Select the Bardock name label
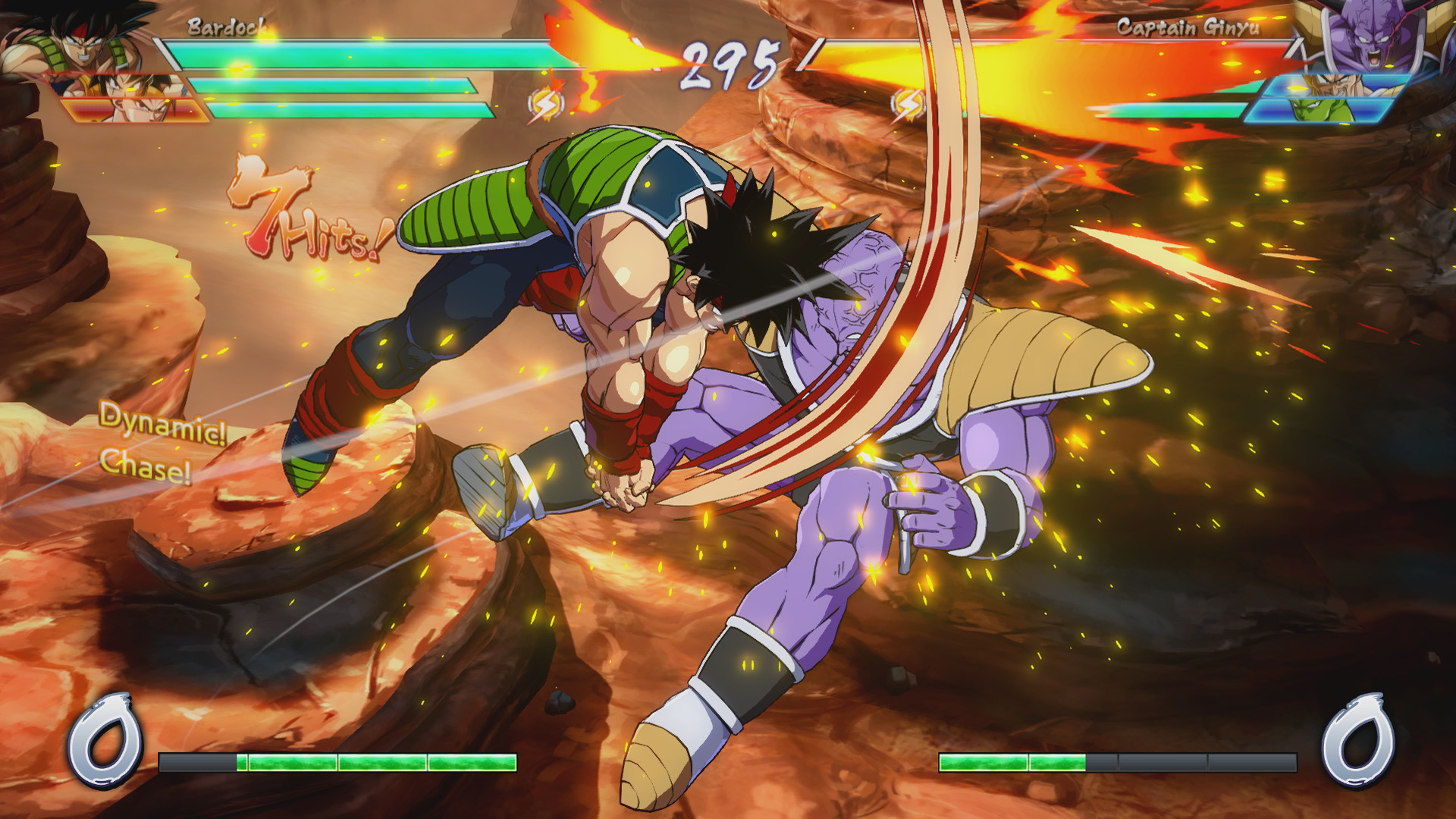 point(224,28)
